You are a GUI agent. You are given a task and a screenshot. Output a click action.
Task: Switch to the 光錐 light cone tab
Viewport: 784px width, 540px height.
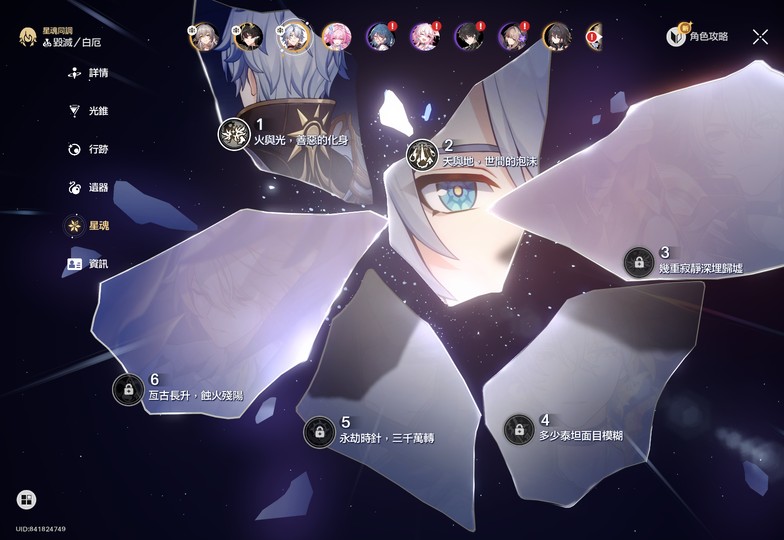click(88, 111)
